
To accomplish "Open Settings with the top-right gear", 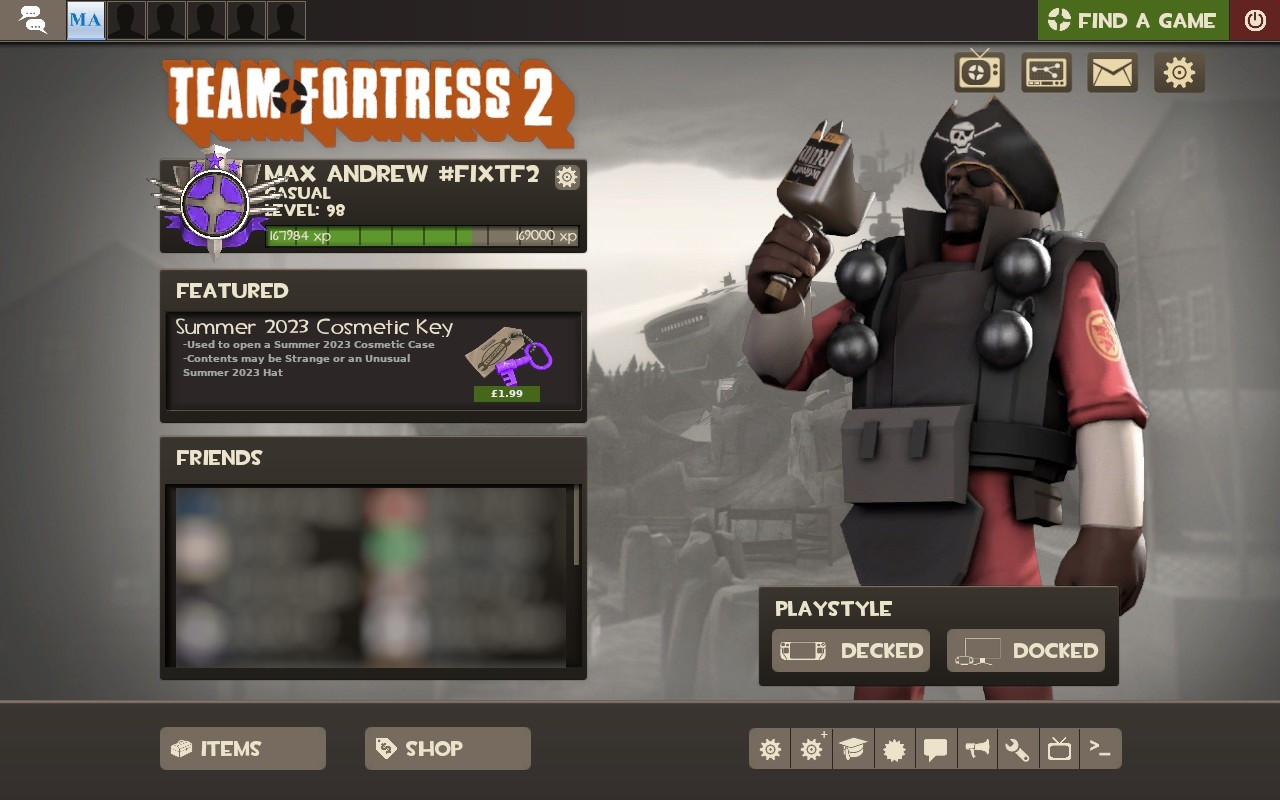I will 1179,72.
